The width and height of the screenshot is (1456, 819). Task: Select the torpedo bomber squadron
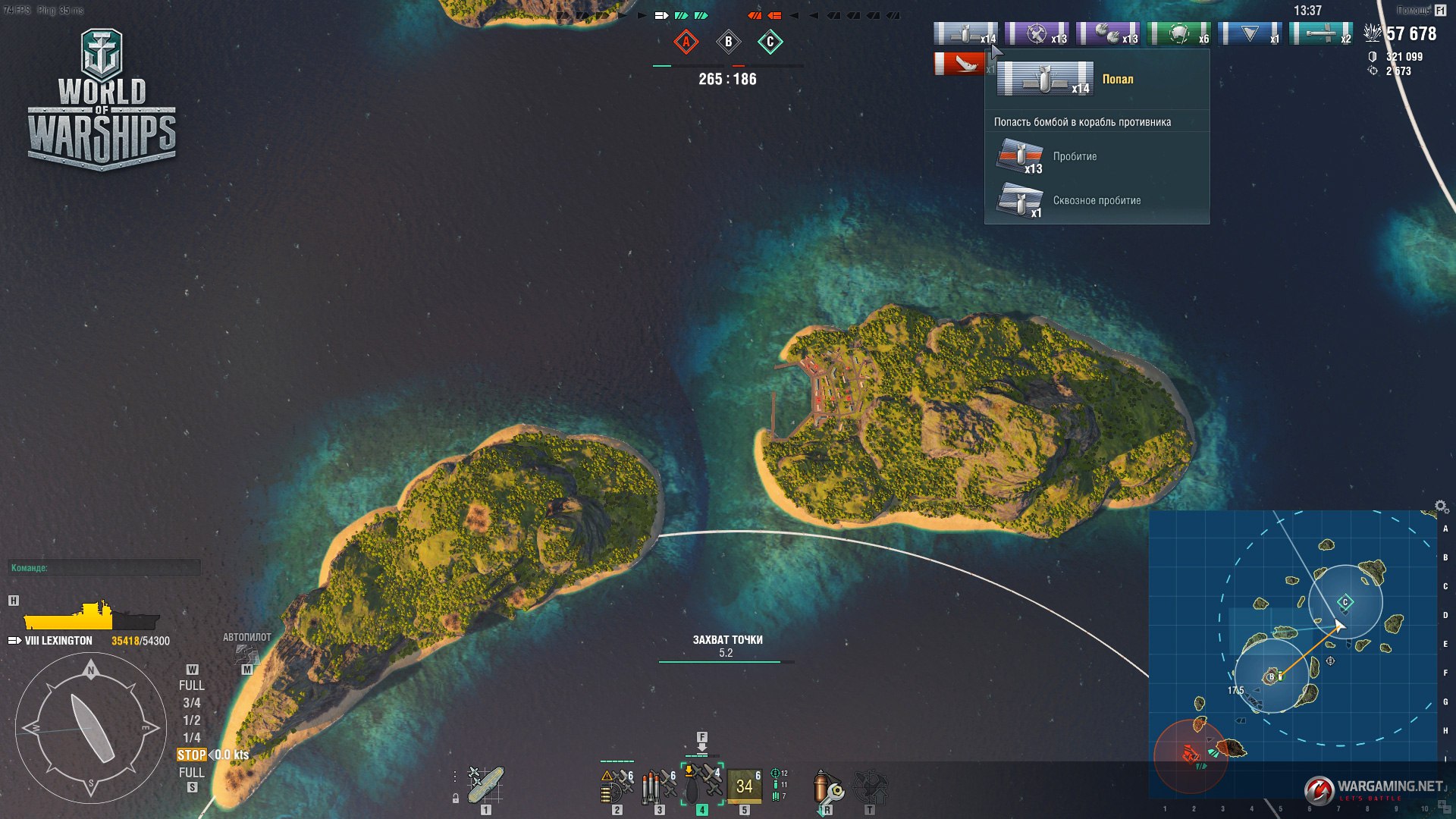(x=660, y=786)
